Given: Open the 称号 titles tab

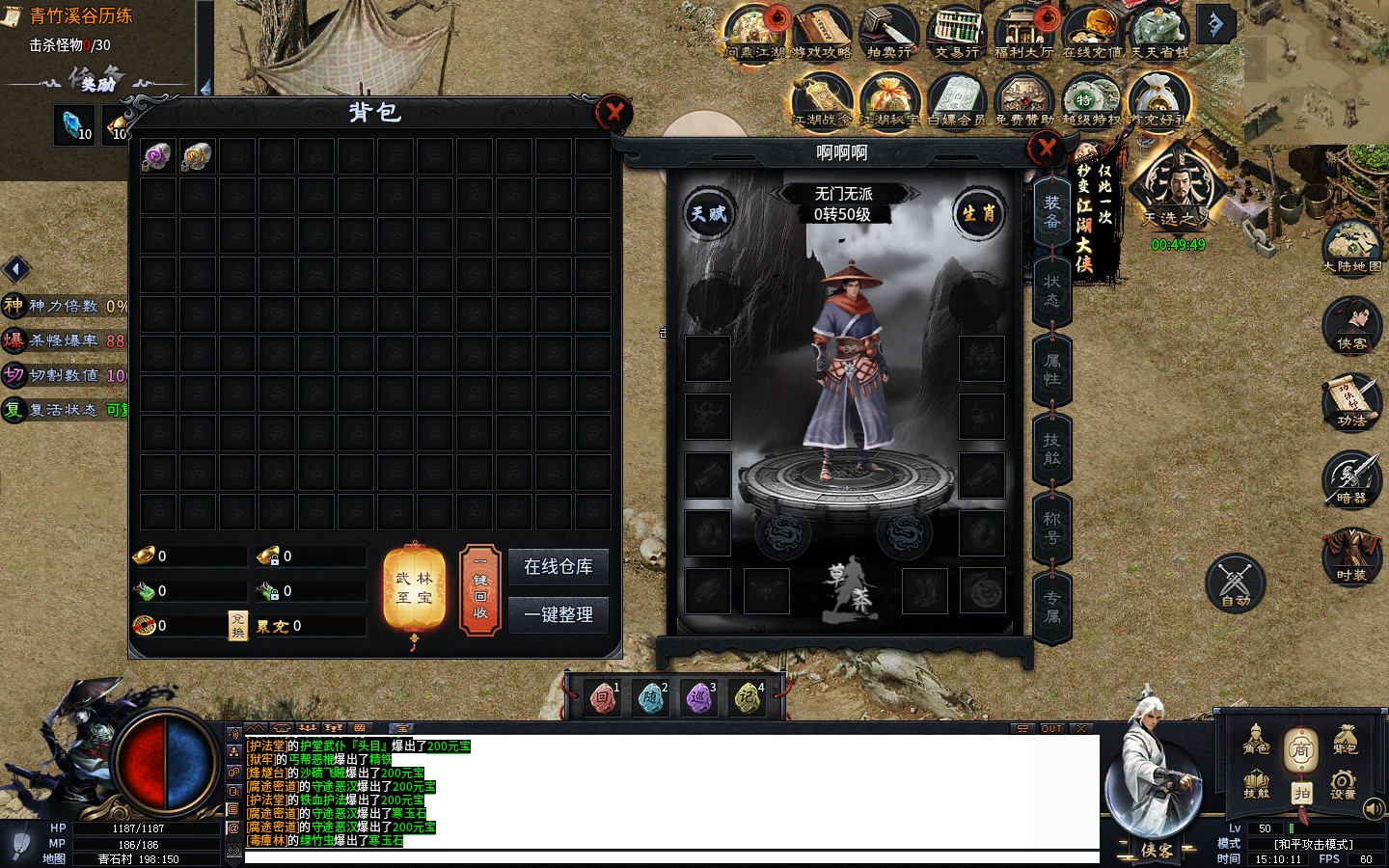Looking at the screenshot, I should click(x=1051, y=528).
